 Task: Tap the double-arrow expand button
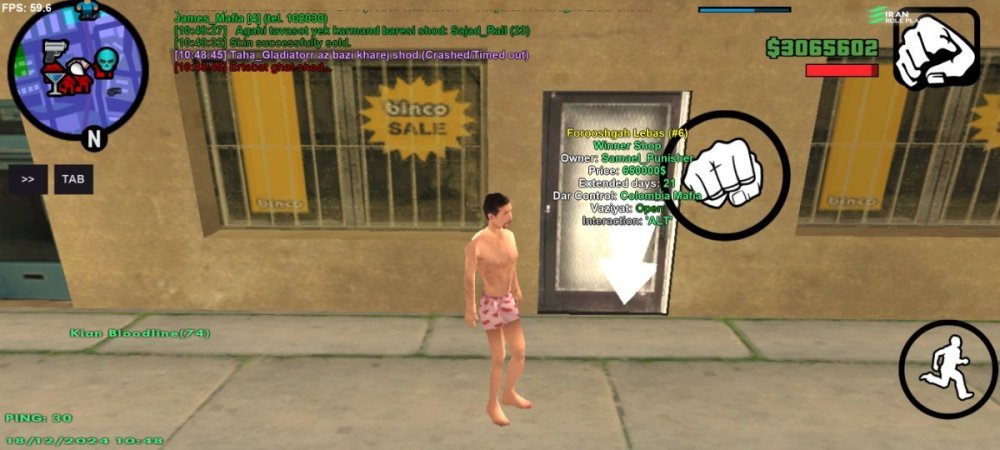pyautogui.click(x=28, y=179)
